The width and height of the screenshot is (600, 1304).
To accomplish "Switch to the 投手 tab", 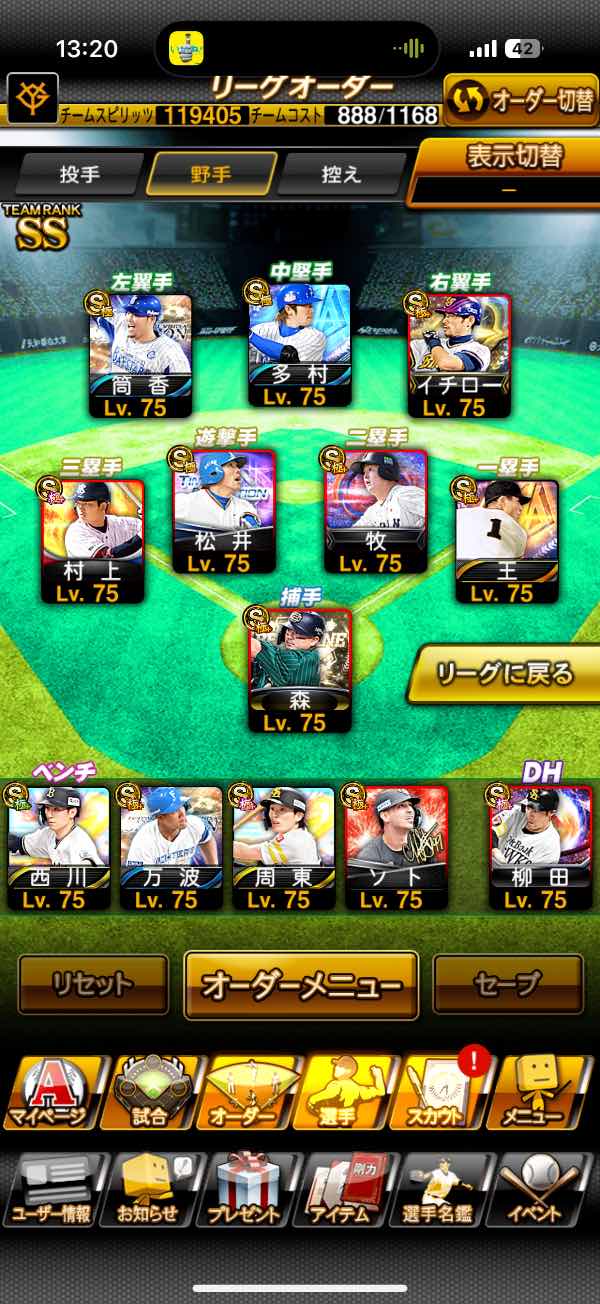I will (79, 174).
